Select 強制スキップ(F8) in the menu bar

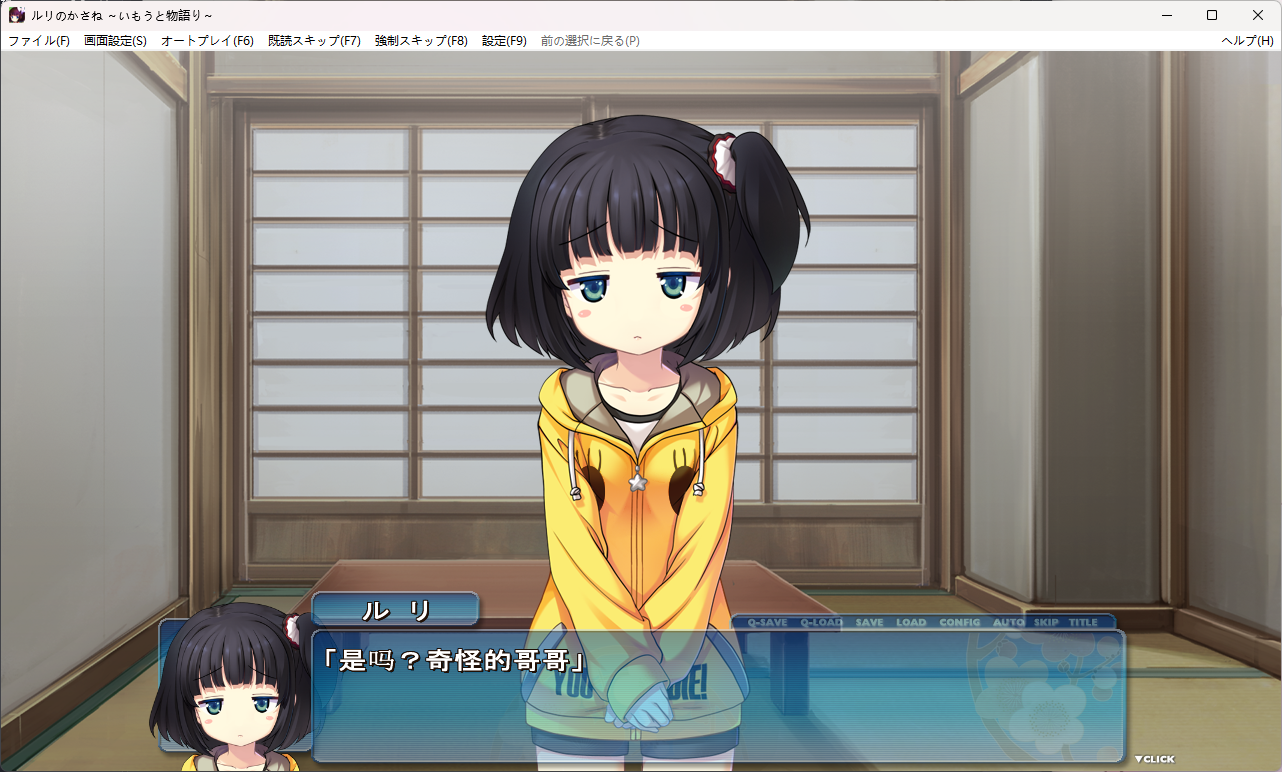421,41
